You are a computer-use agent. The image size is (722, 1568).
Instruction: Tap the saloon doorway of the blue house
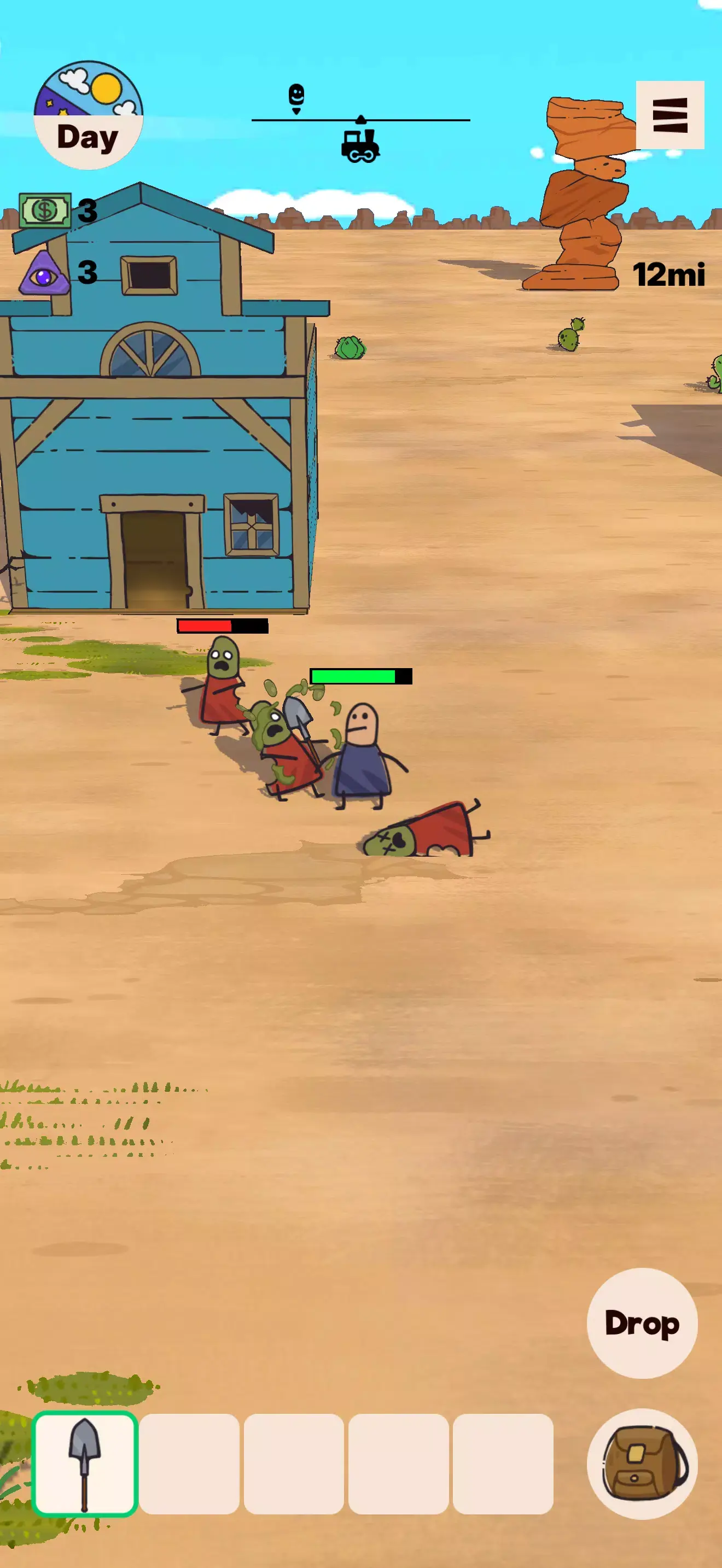point(154,560)
